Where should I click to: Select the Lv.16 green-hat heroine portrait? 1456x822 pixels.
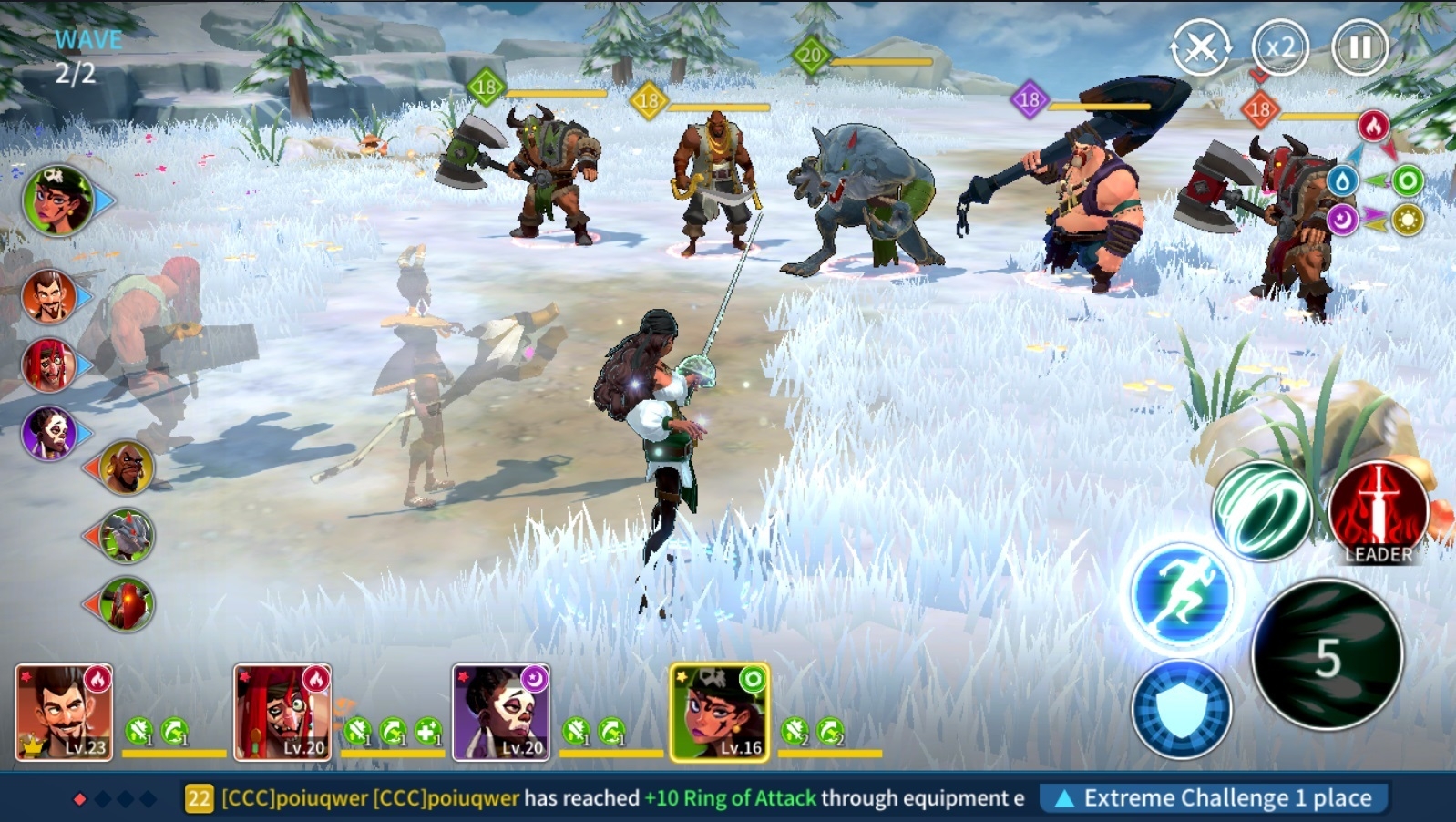click(x=720, y=712)
